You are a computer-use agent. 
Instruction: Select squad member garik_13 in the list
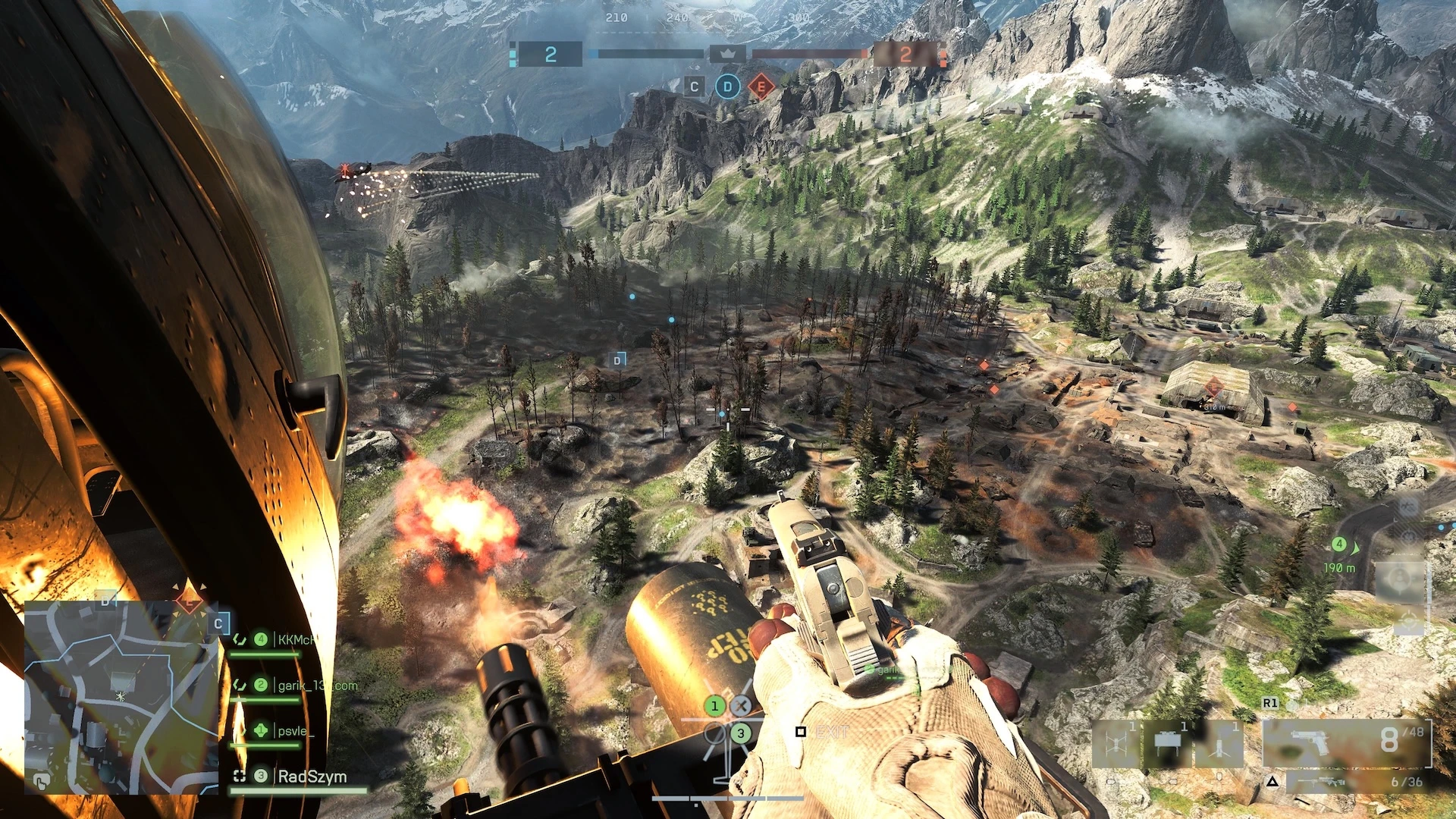[317, 686]
